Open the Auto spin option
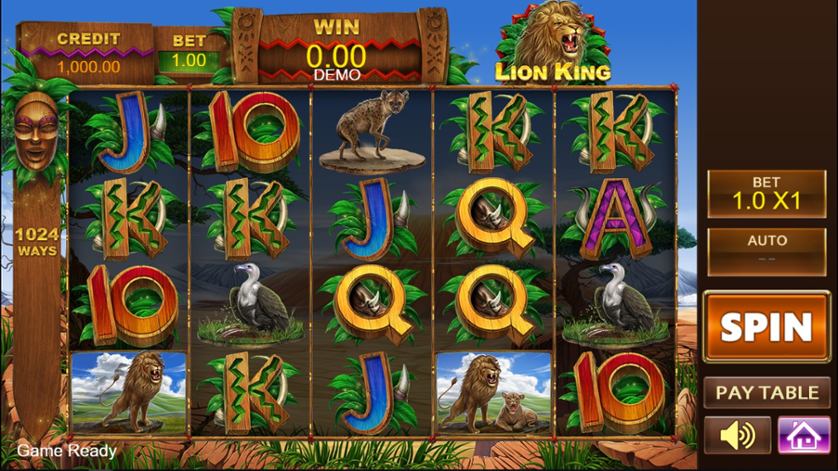This screenshot has height=471, width=838. 766,250
